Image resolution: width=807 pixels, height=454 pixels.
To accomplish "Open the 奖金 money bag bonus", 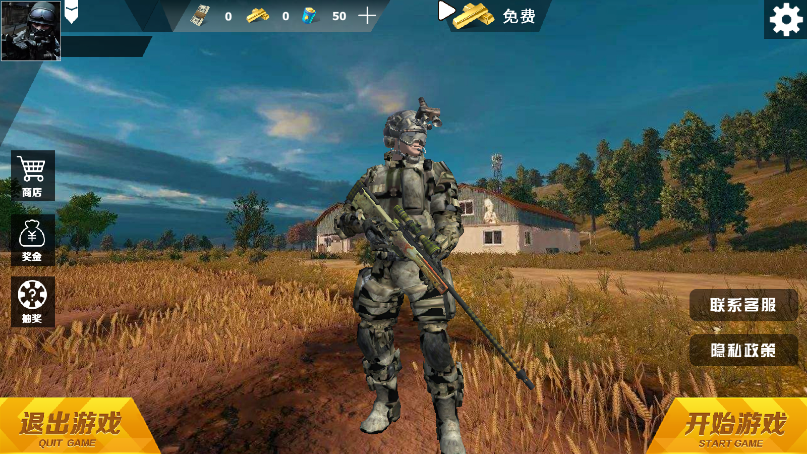I will (x=33, y=239).
